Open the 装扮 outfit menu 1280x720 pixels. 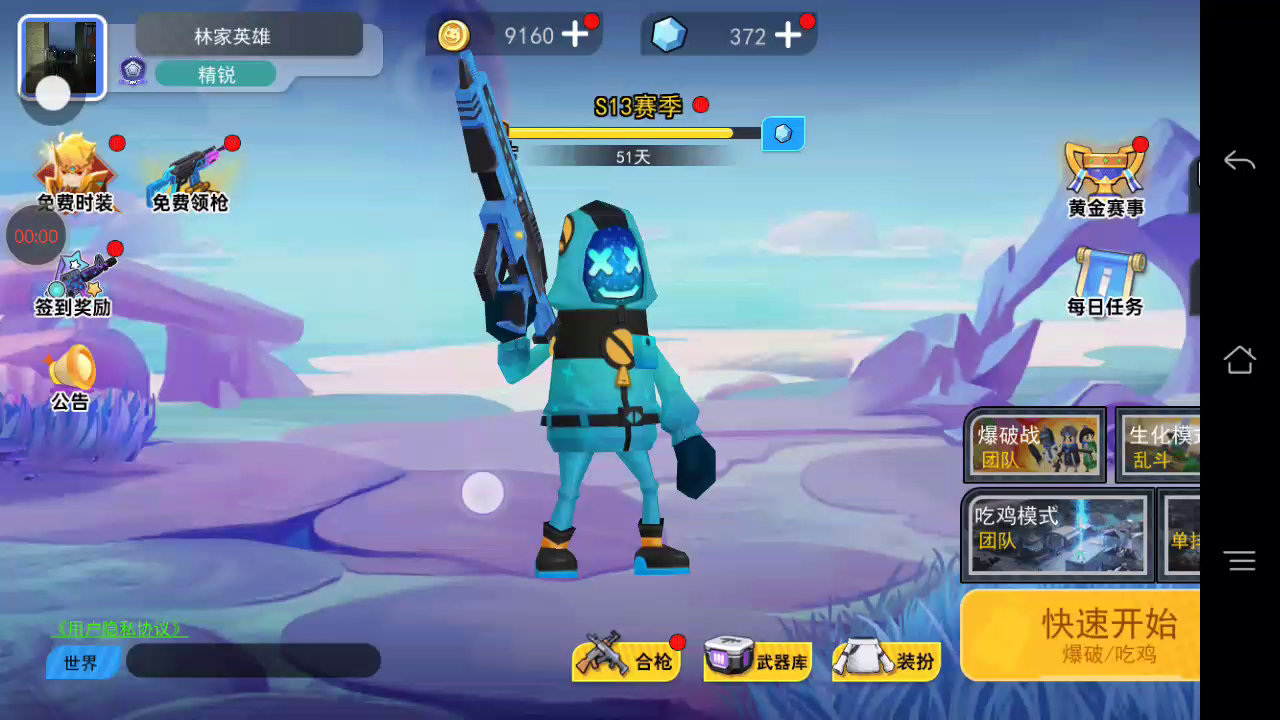pyautogui.click(x=886, y=660)
